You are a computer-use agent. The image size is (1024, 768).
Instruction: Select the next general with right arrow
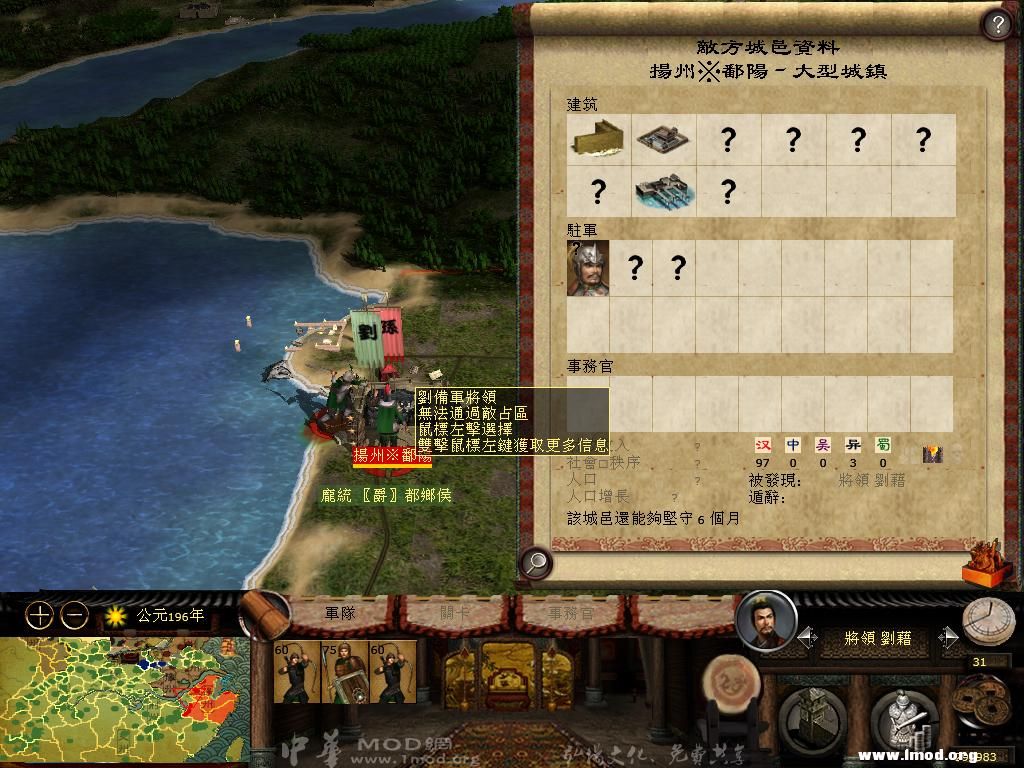pyautogui.click(x=948, y=637)
